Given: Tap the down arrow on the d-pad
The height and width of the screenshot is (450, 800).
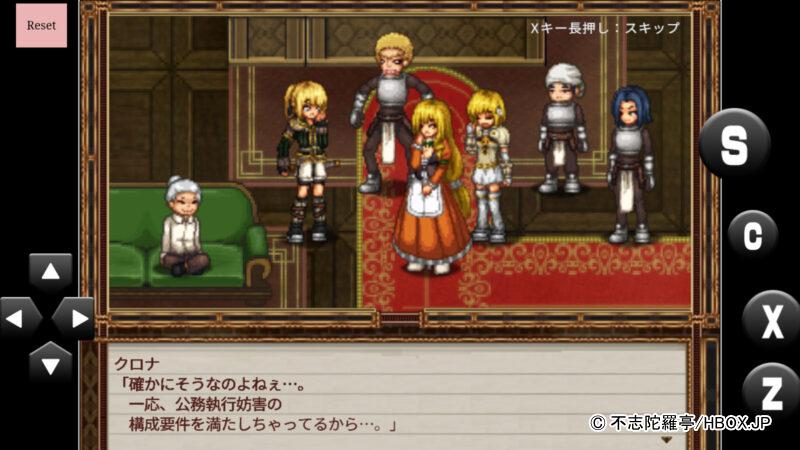Looking at the screenshot, I should click(x=50, y=362).
